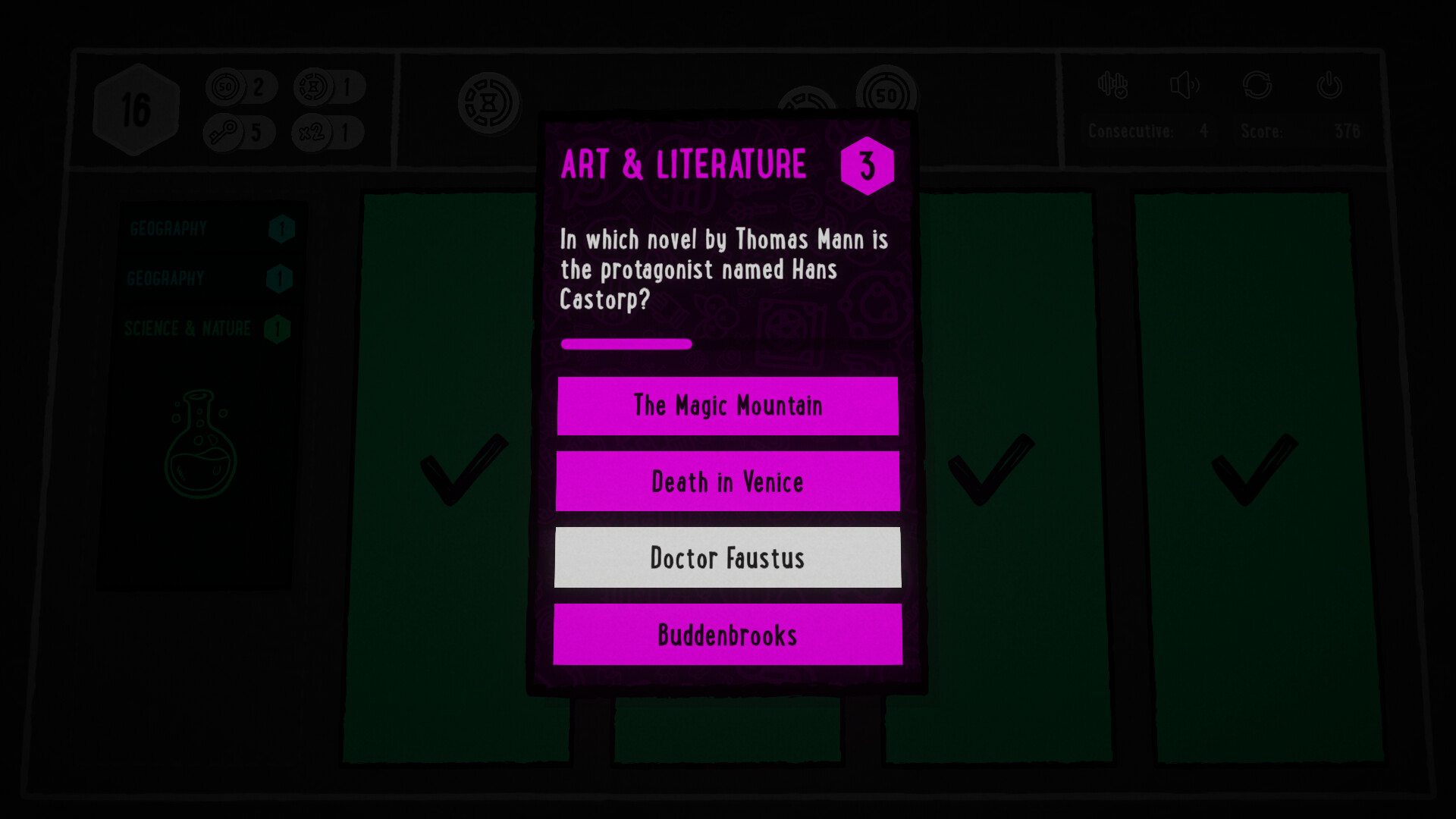Select the Doctor Faustus answer
This screenshot has width=1456, height=819.
coord(727,557)
